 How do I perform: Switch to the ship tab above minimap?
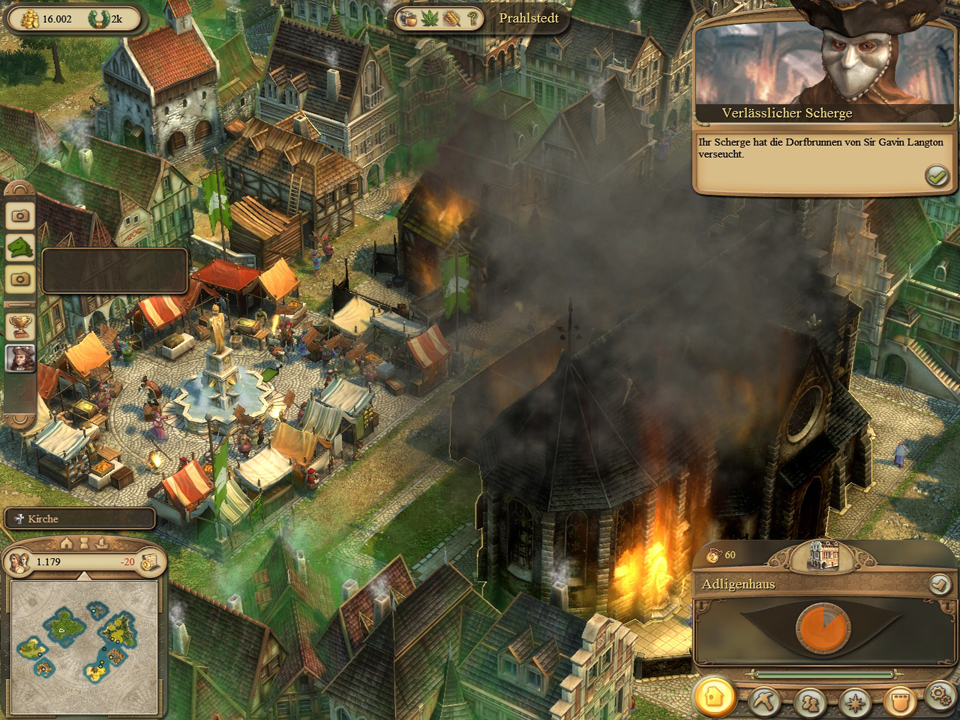pyautogui.click(x=103, y=543)
